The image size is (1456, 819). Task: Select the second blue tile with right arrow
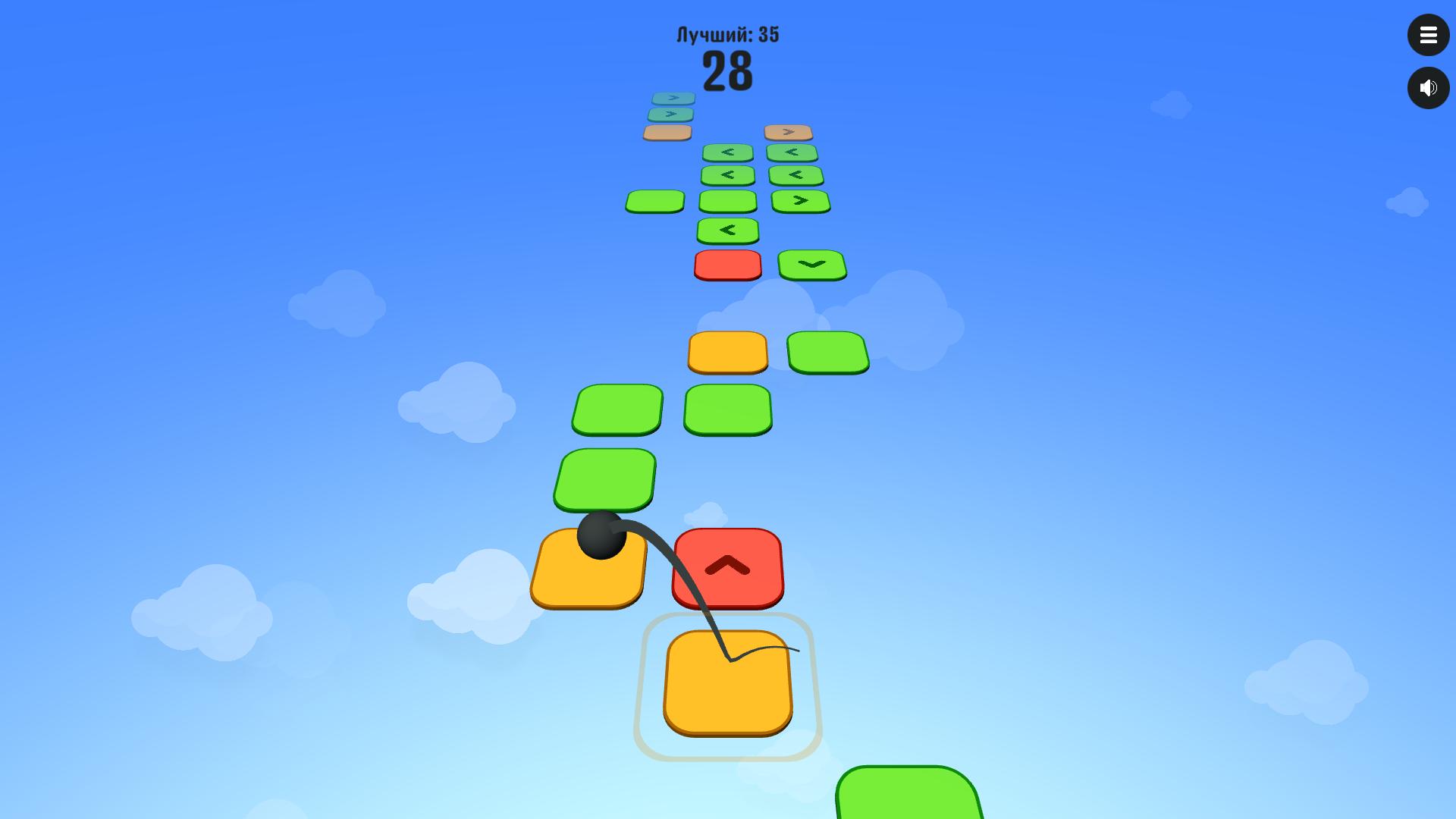pyautogui.click(x=670, y=114)
